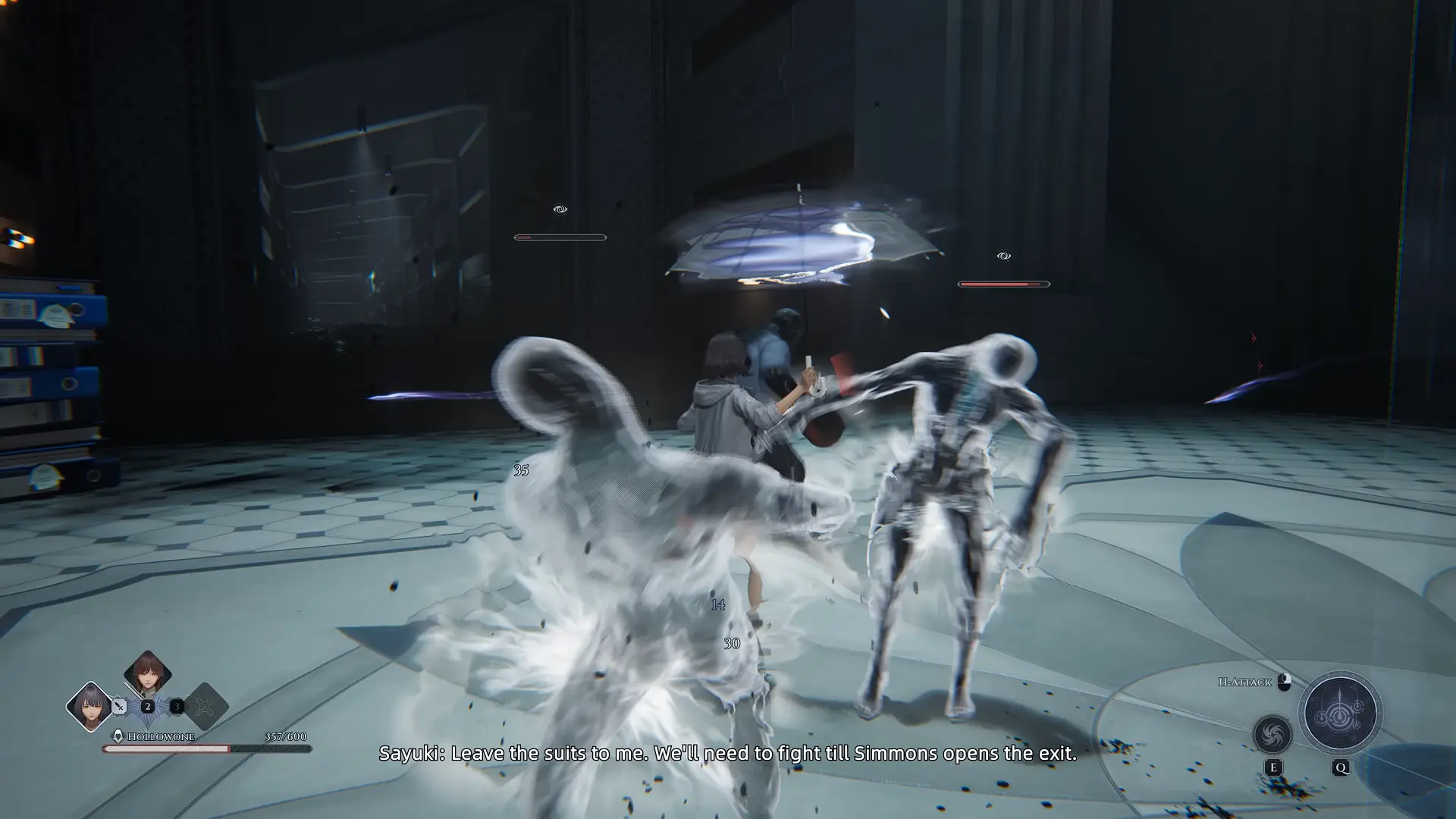This screenshot has height=819, width=1456.
Task: Toggle skill slot 2 in the party bar
Action: pyautogui.click(x=148, y=707)
